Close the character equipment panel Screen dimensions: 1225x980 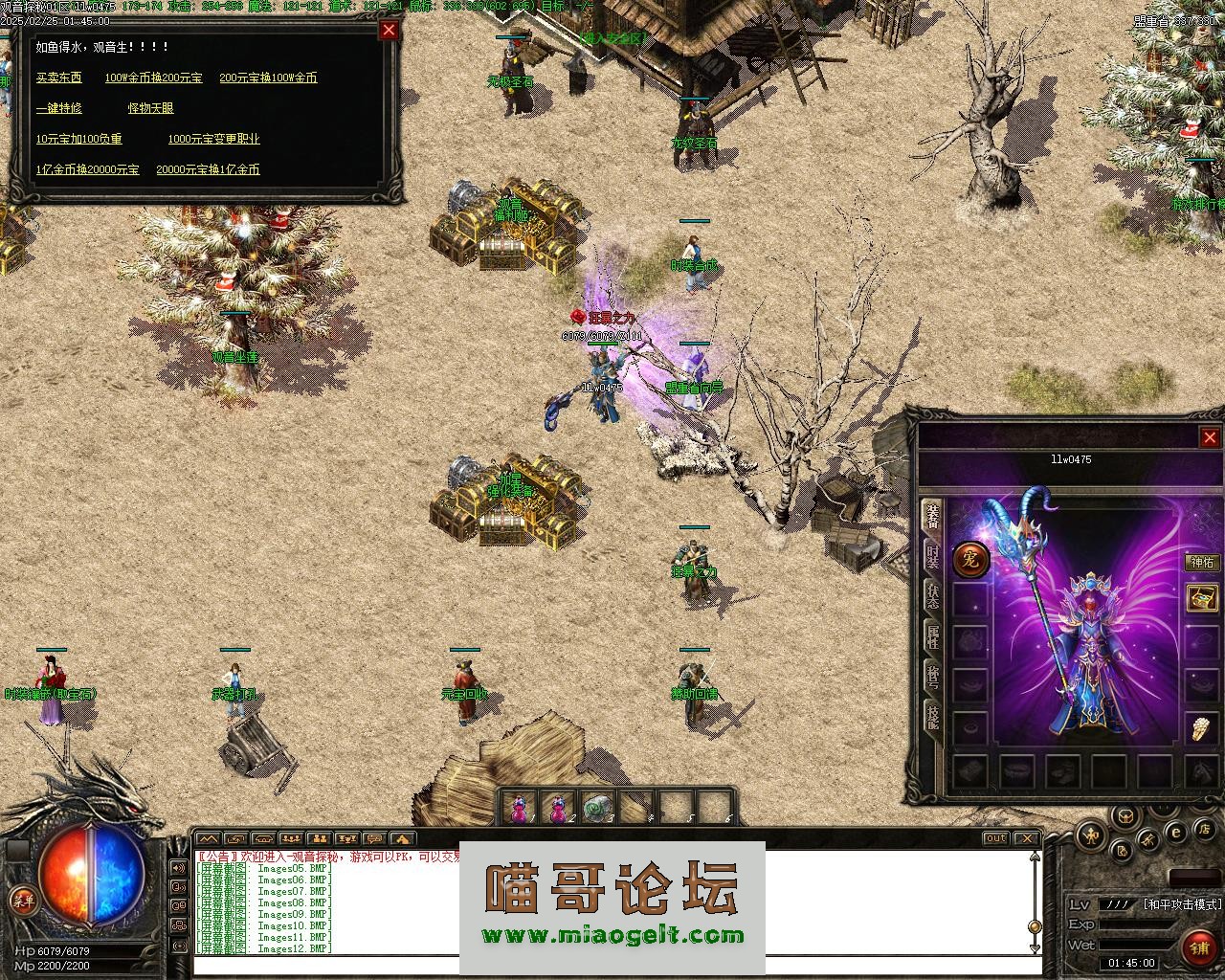point(1210,437)
